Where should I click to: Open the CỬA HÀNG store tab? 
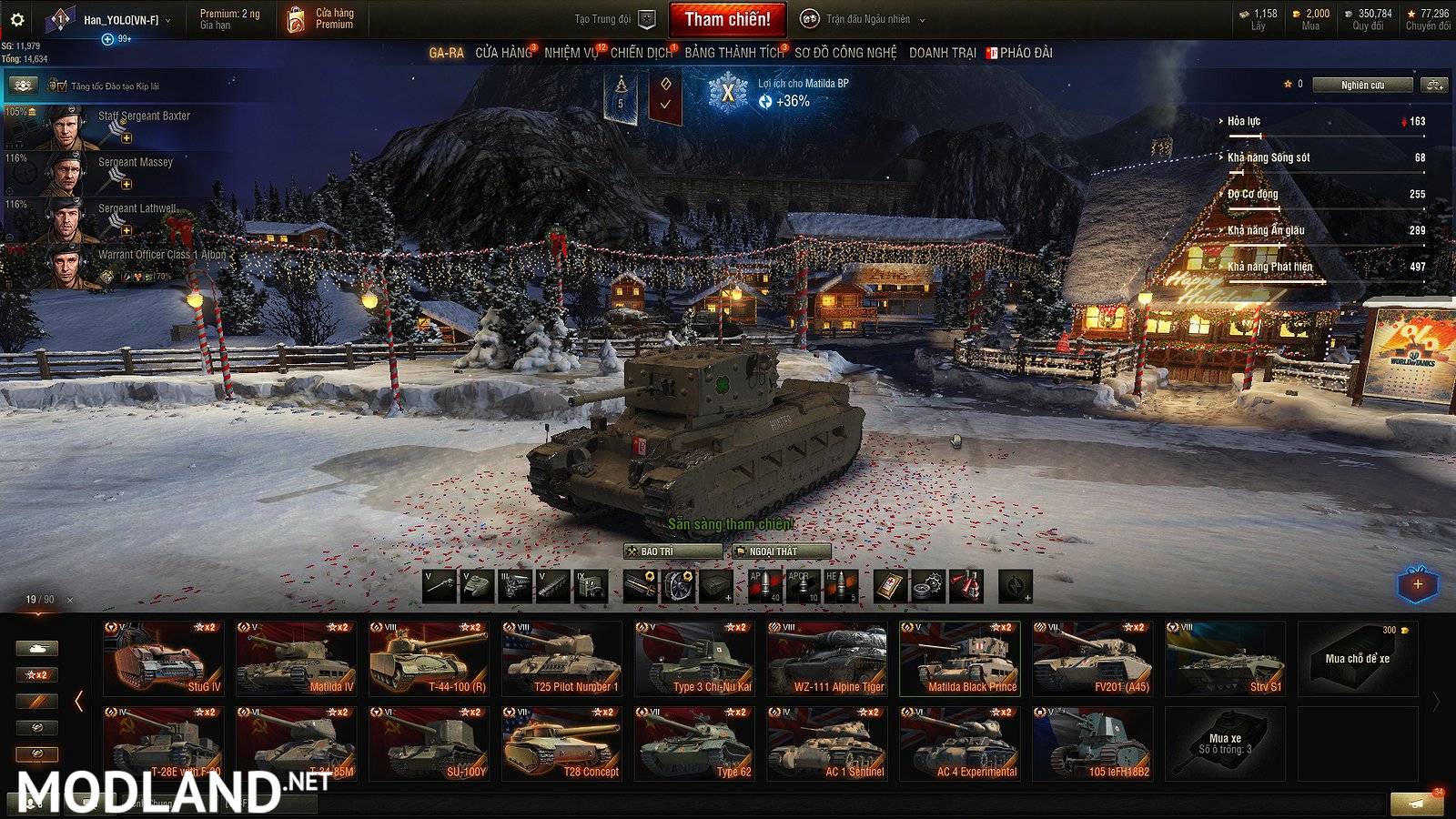(503, 53)
